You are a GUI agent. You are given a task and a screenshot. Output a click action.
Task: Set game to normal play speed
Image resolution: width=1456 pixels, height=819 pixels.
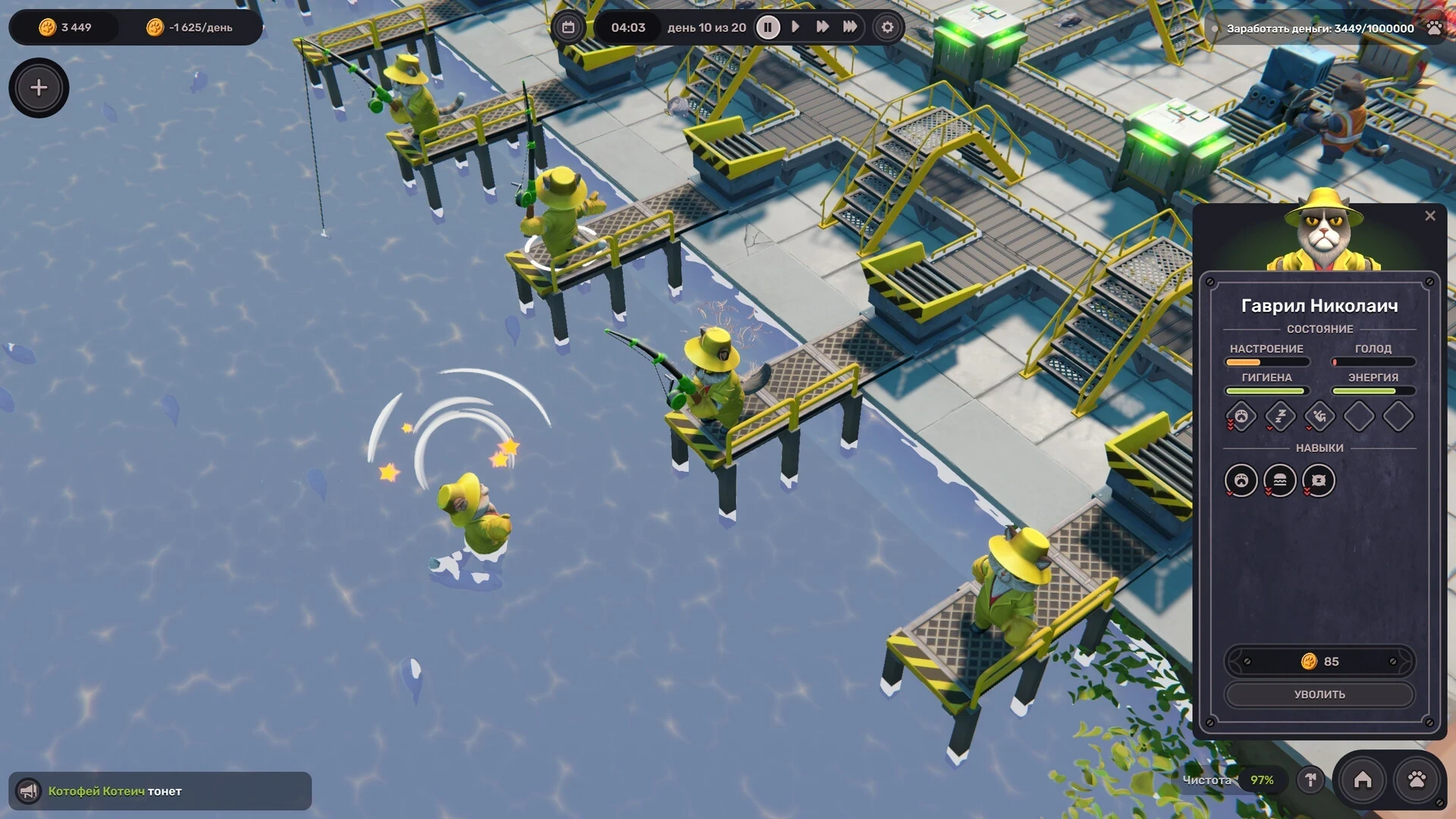click(795, 27)
